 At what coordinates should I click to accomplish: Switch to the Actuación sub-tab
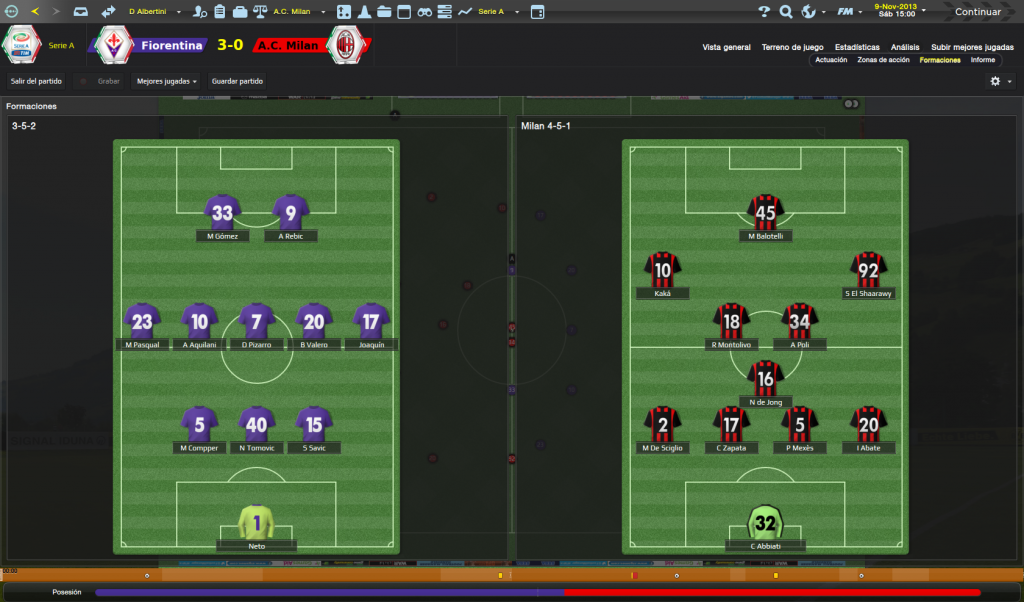831,60
